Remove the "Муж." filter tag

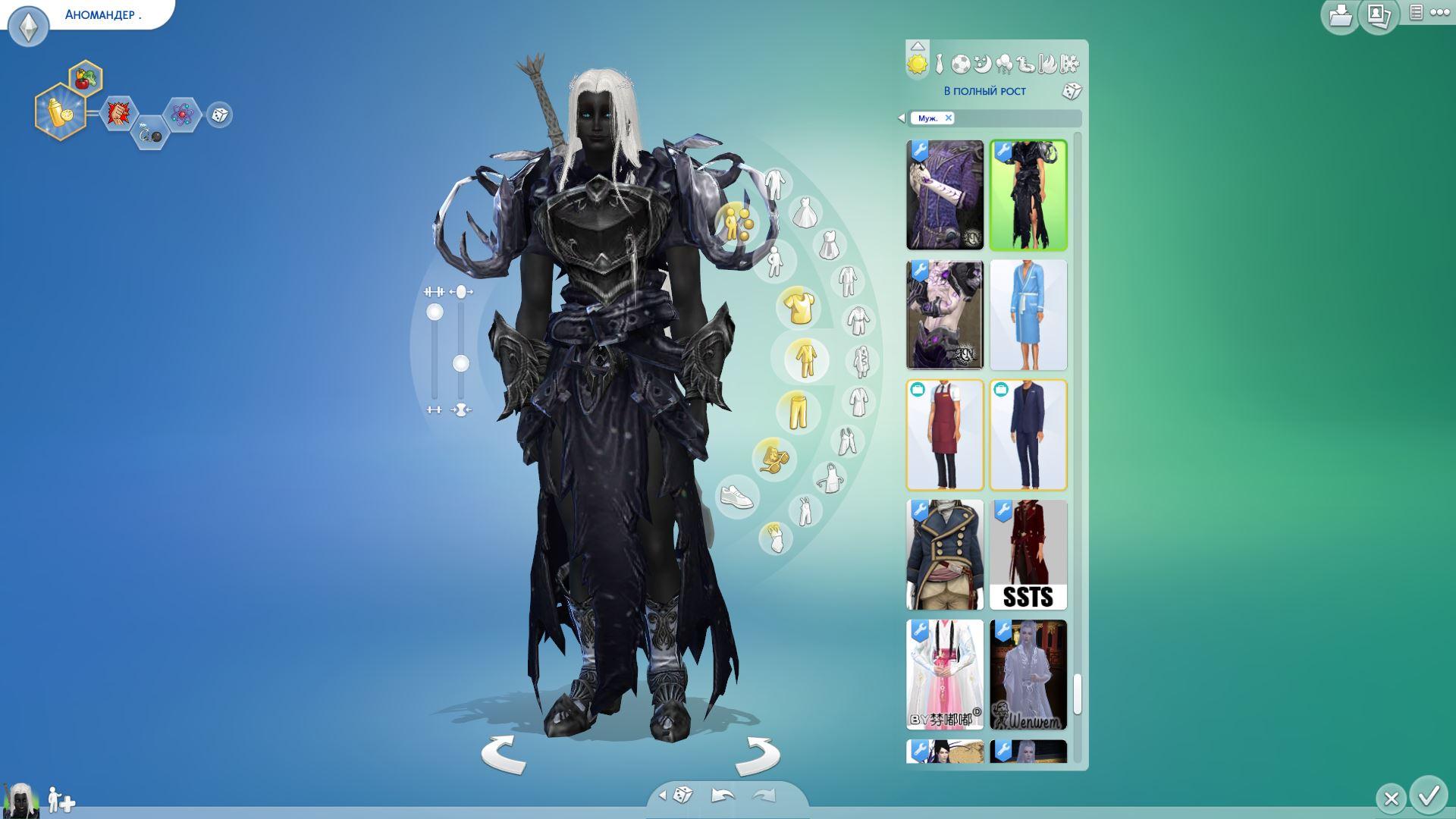[x=948, y=118]
